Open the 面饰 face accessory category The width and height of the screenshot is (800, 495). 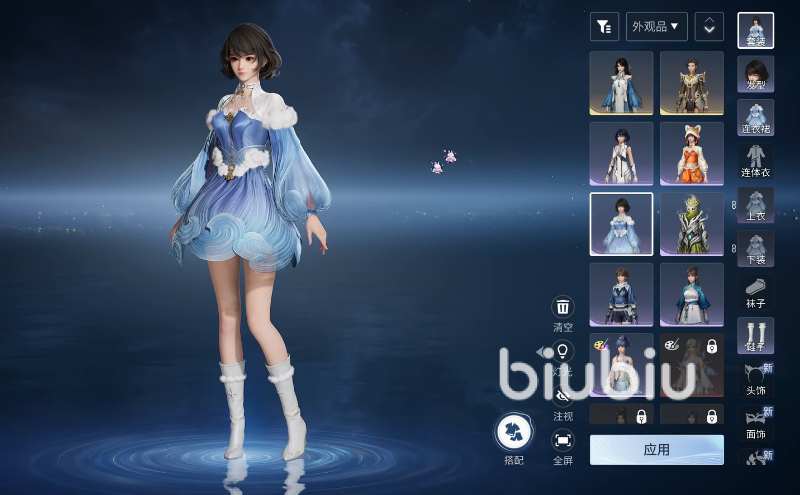pyautogui.click(x=755, y=423)
